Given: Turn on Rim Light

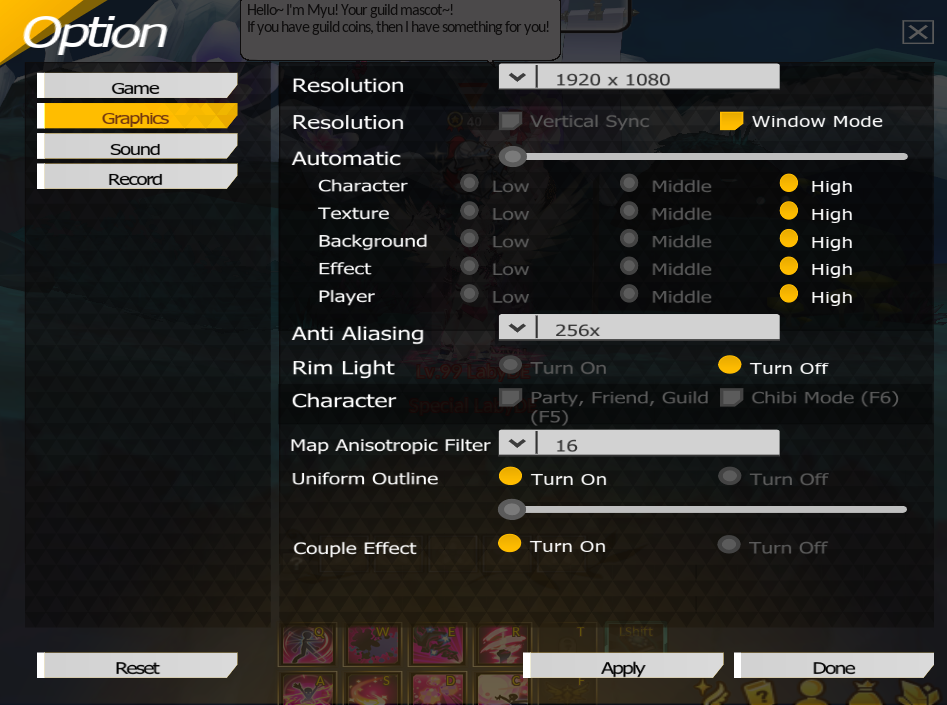Looking at the screenshot, I should pyautogui.click(x=510, y=366).
